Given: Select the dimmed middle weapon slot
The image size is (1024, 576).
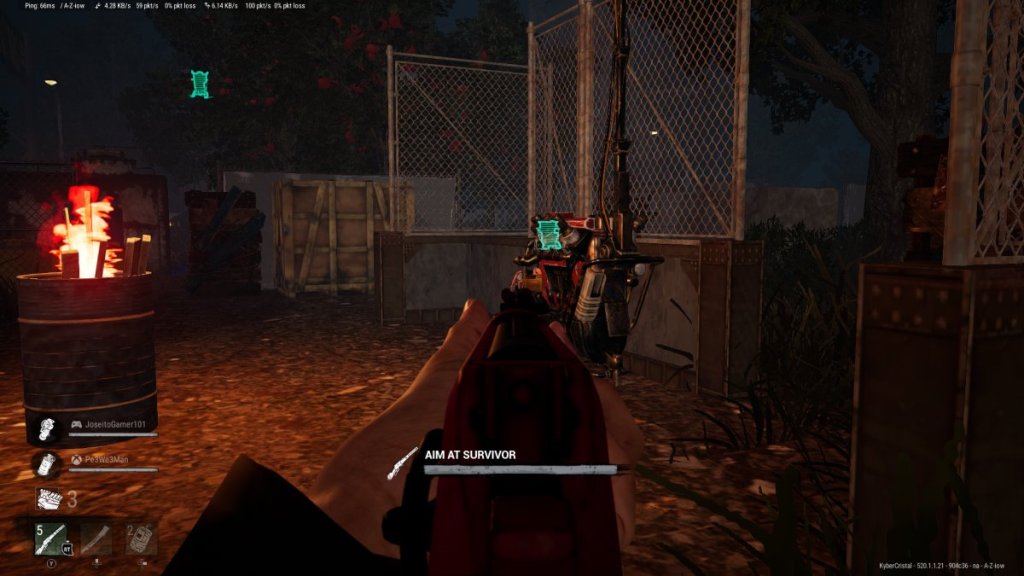Looking at the screenshot, I should point(97,539).
